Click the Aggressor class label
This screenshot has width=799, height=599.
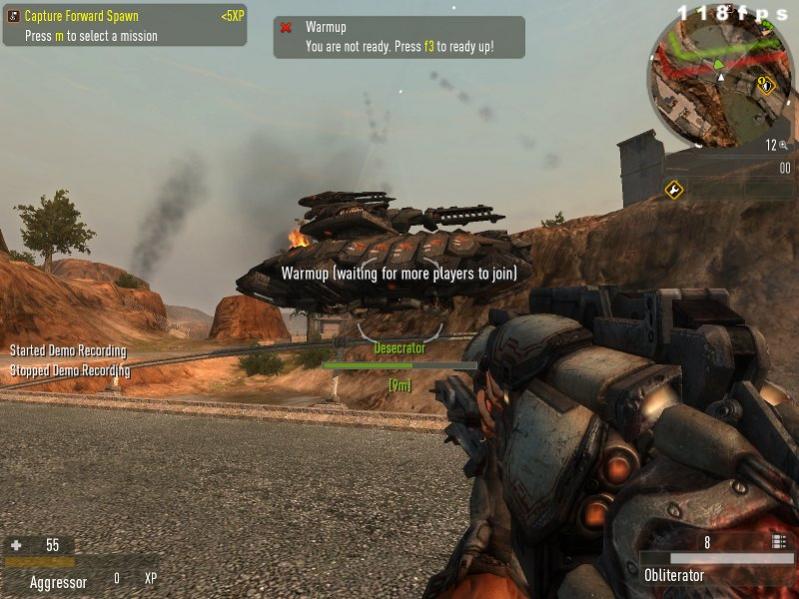point(58,581)
